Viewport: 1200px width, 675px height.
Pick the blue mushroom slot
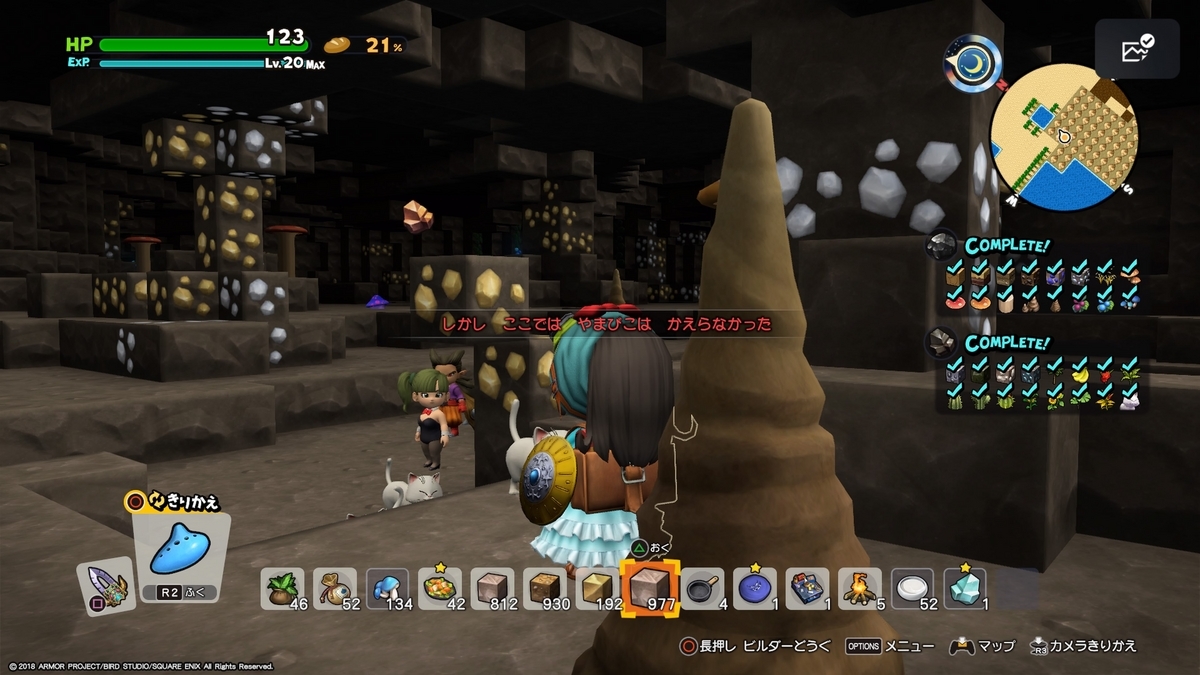click(388, 588)
